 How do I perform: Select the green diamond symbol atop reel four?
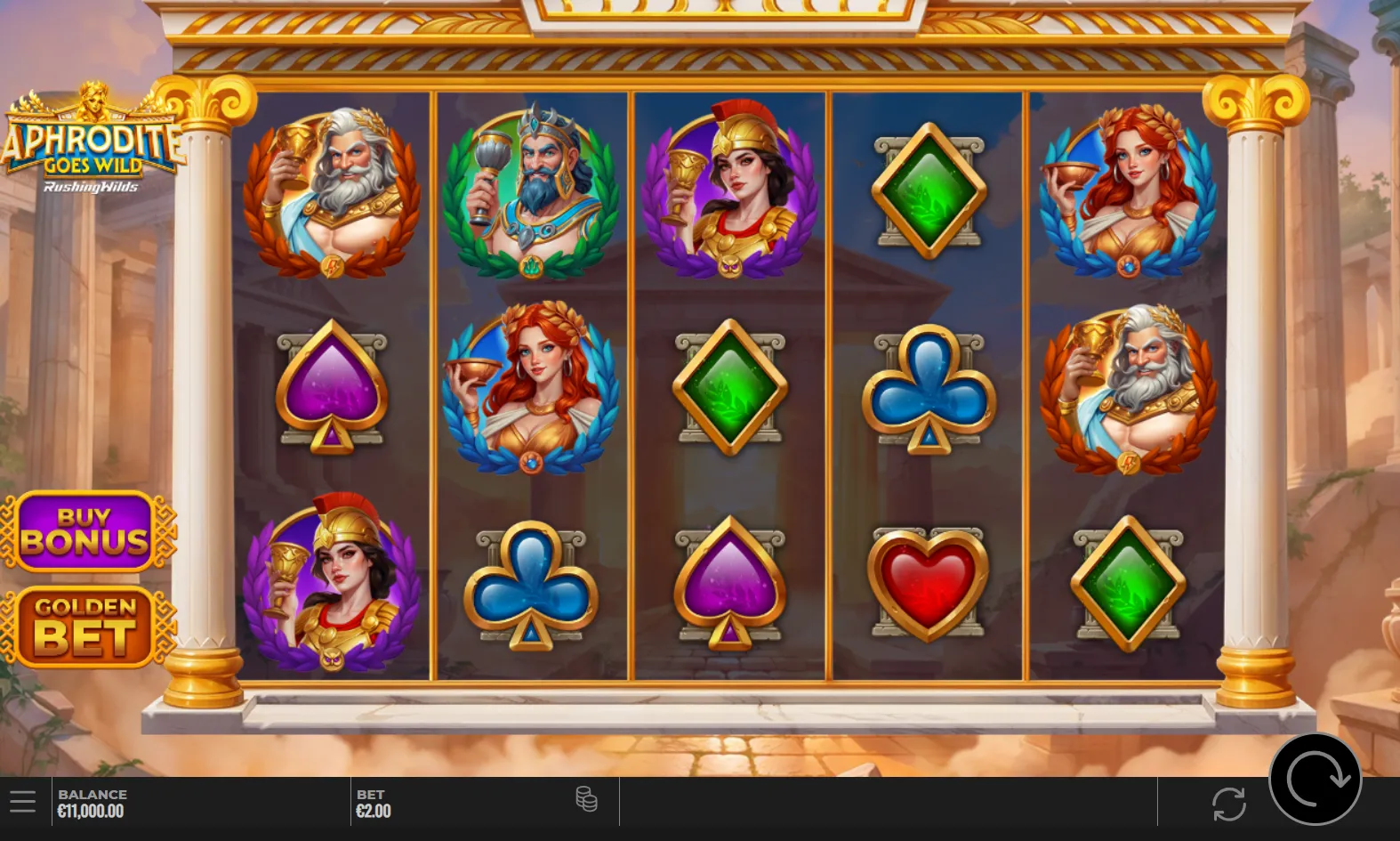pyautogui.click(x=929, y=189)
